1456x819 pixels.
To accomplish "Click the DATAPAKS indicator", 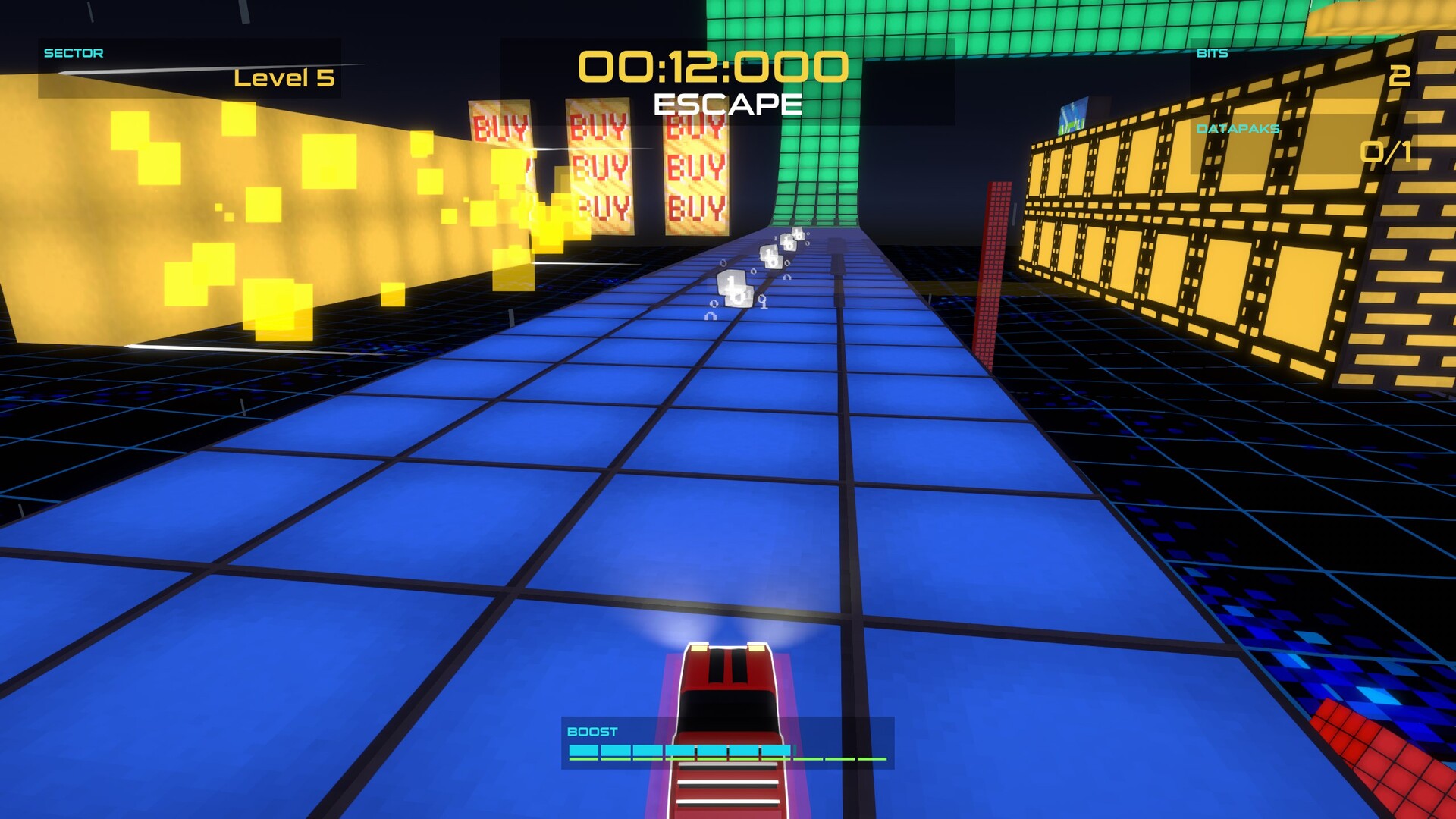I will [1238, 129].
